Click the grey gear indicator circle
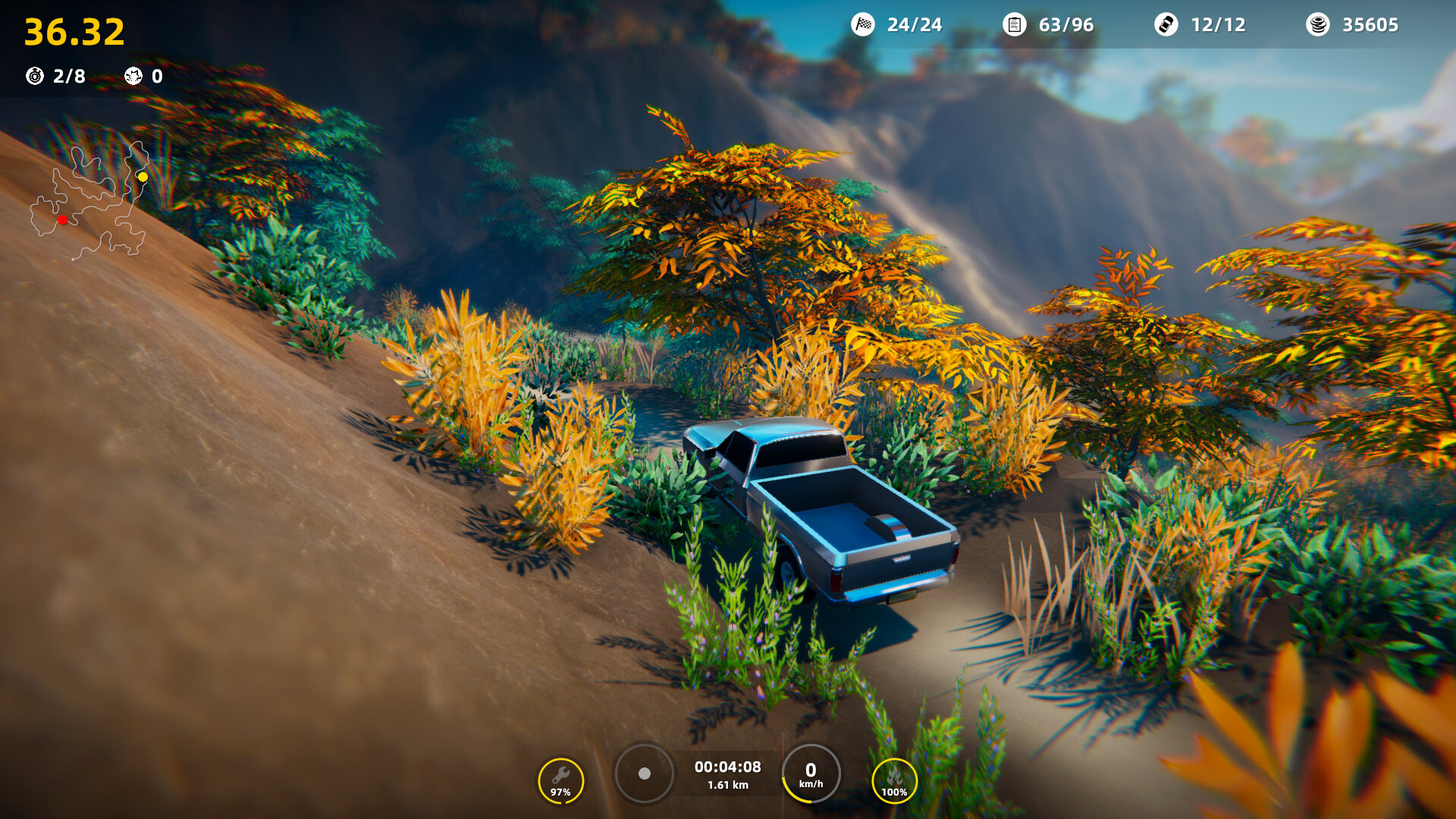This screenshot has width=1456, height=819. 644,773
